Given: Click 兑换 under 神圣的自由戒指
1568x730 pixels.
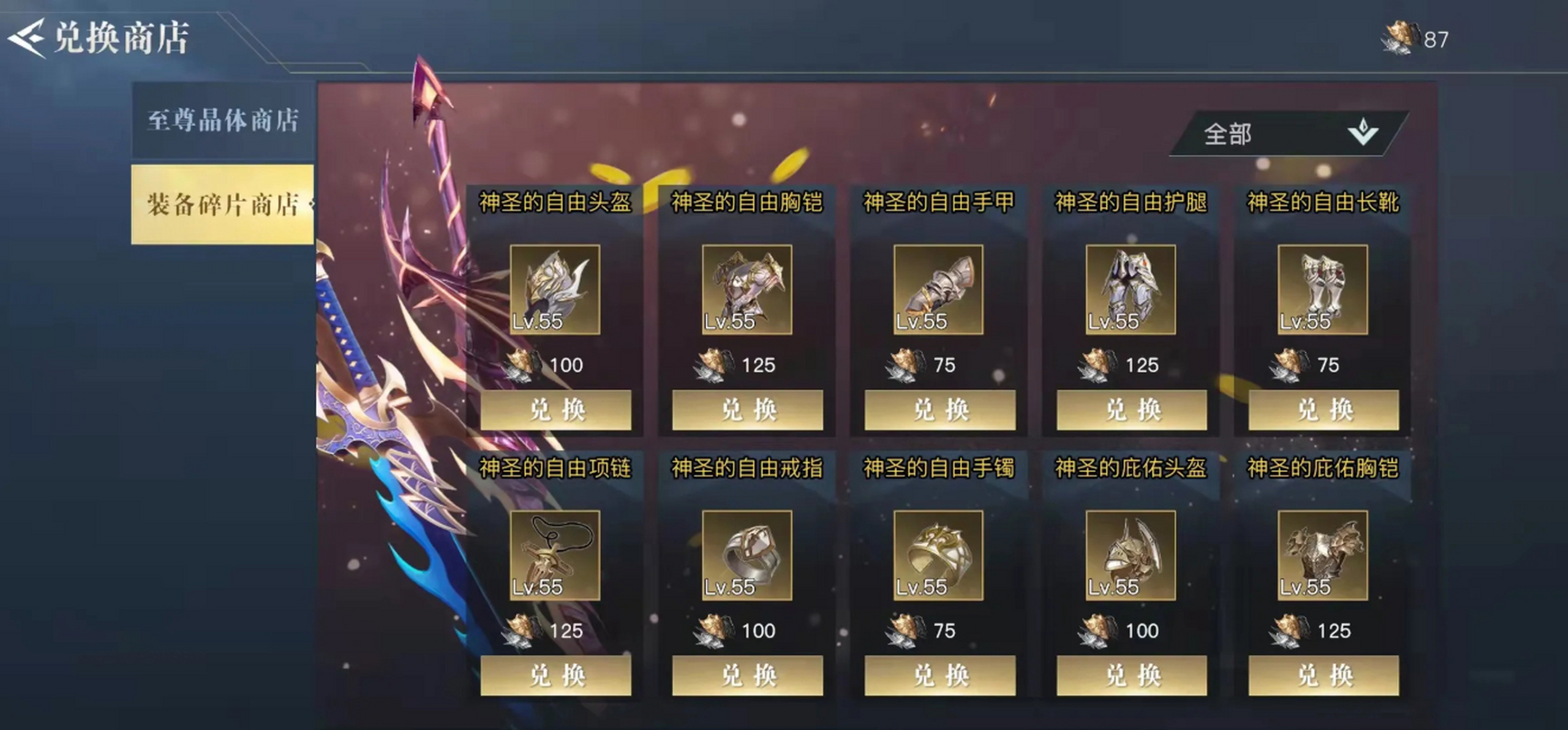Looking at the screenshot, I should click(x=747, y=675).
